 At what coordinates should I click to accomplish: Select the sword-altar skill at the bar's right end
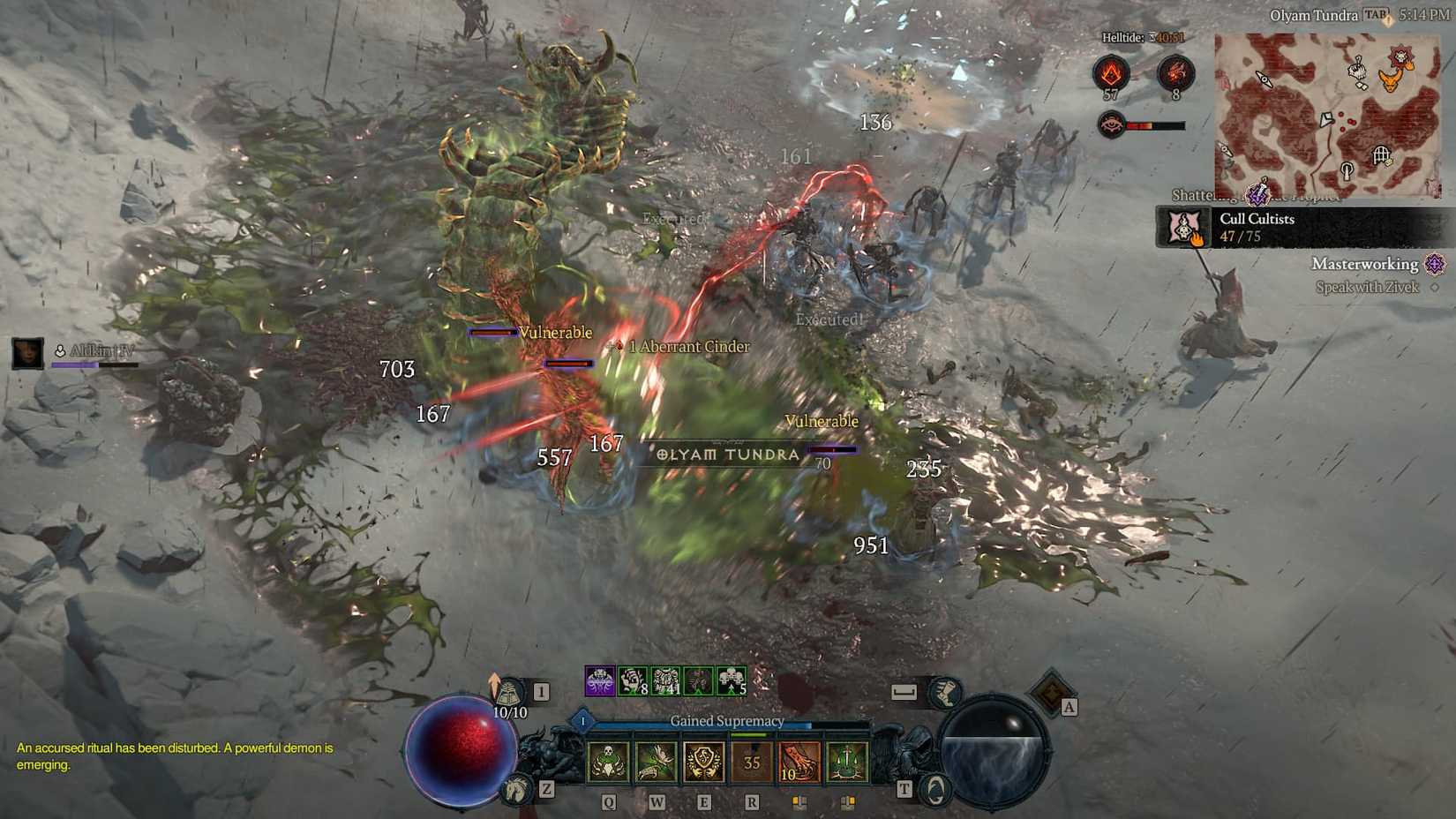pos(847,760)
